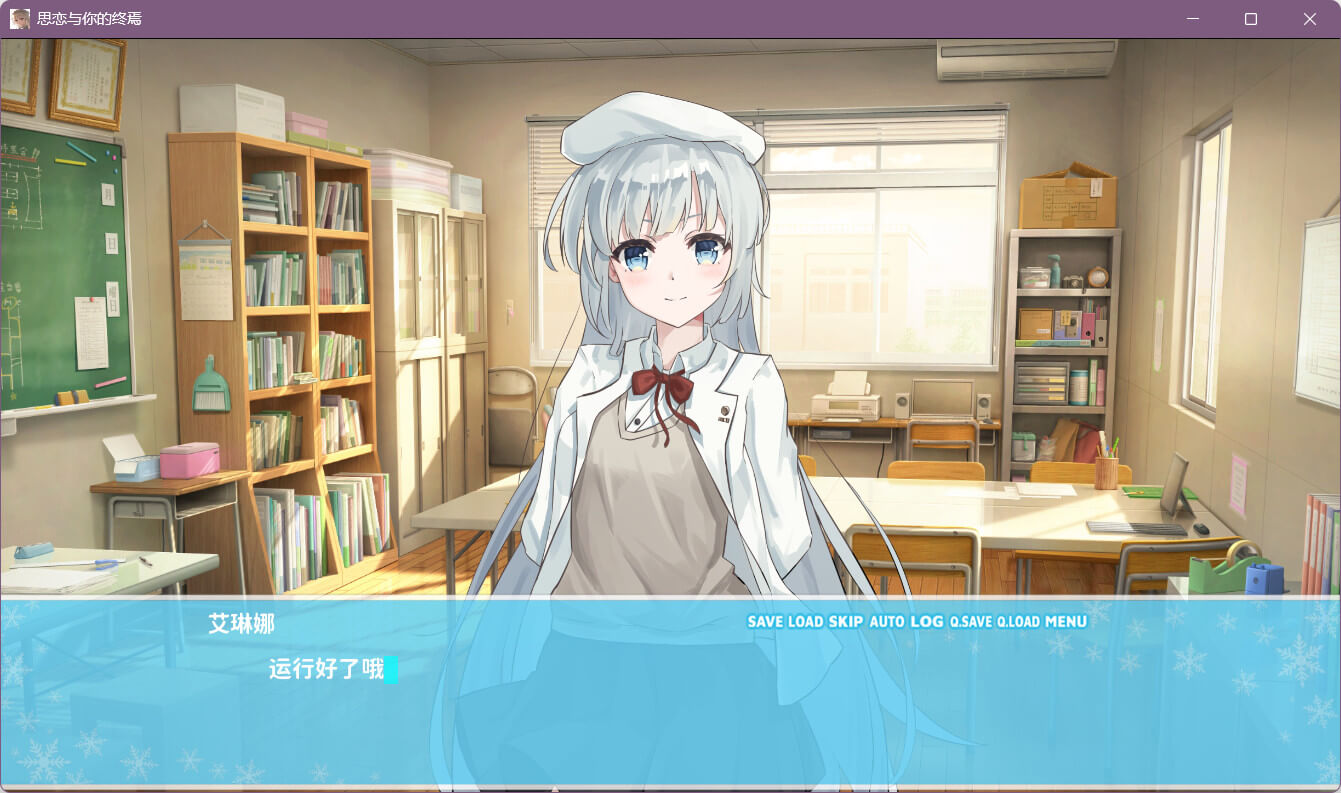
Task: Toggle AUTO advance mode
Action: coord(887,622)
